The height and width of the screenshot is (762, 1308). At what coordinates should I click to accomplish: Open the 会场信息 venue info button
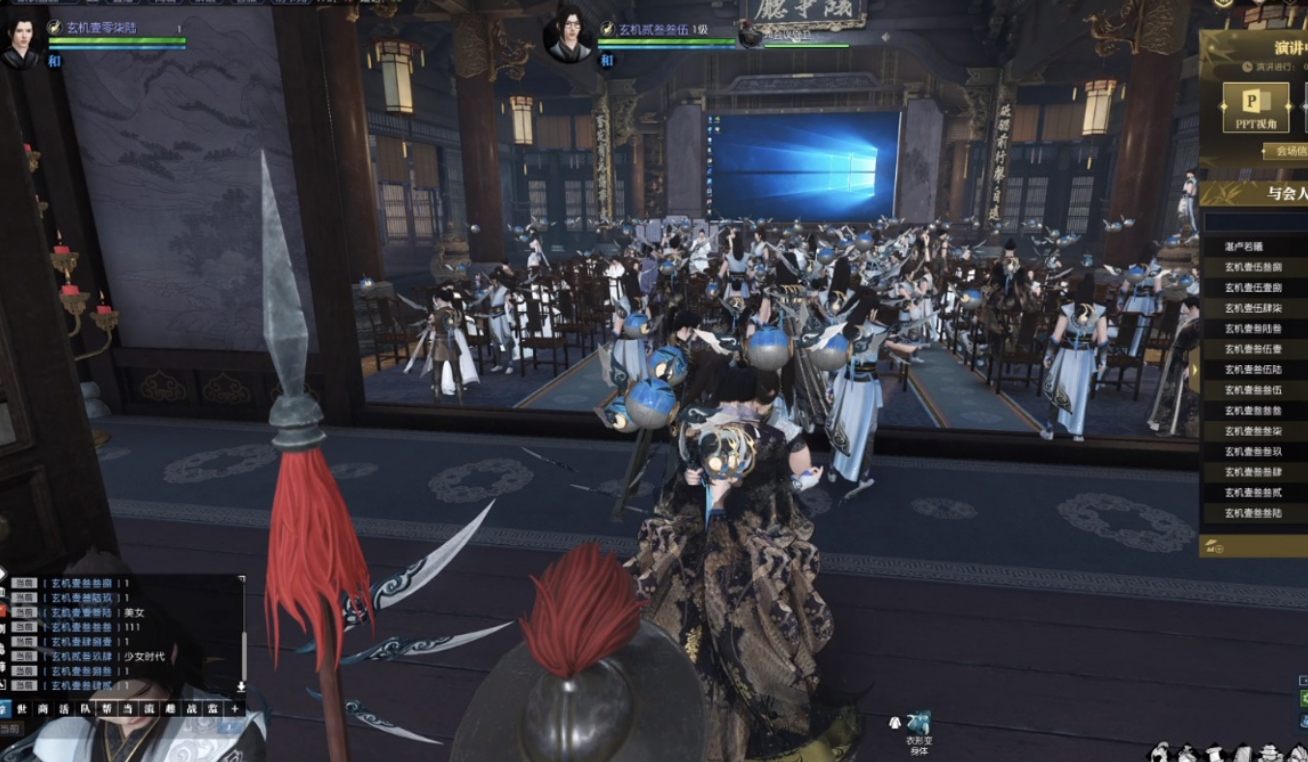point(1284,152)
